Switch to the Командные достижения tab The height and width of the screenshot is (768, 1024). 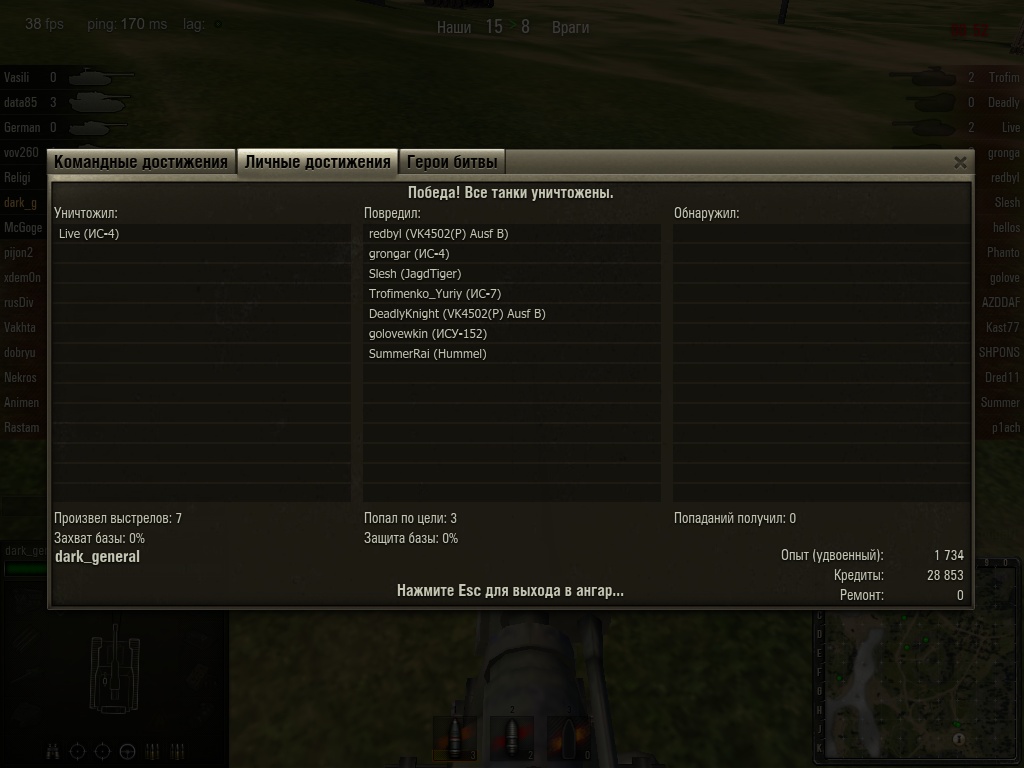pyautogui.click(x=141, y=162)
